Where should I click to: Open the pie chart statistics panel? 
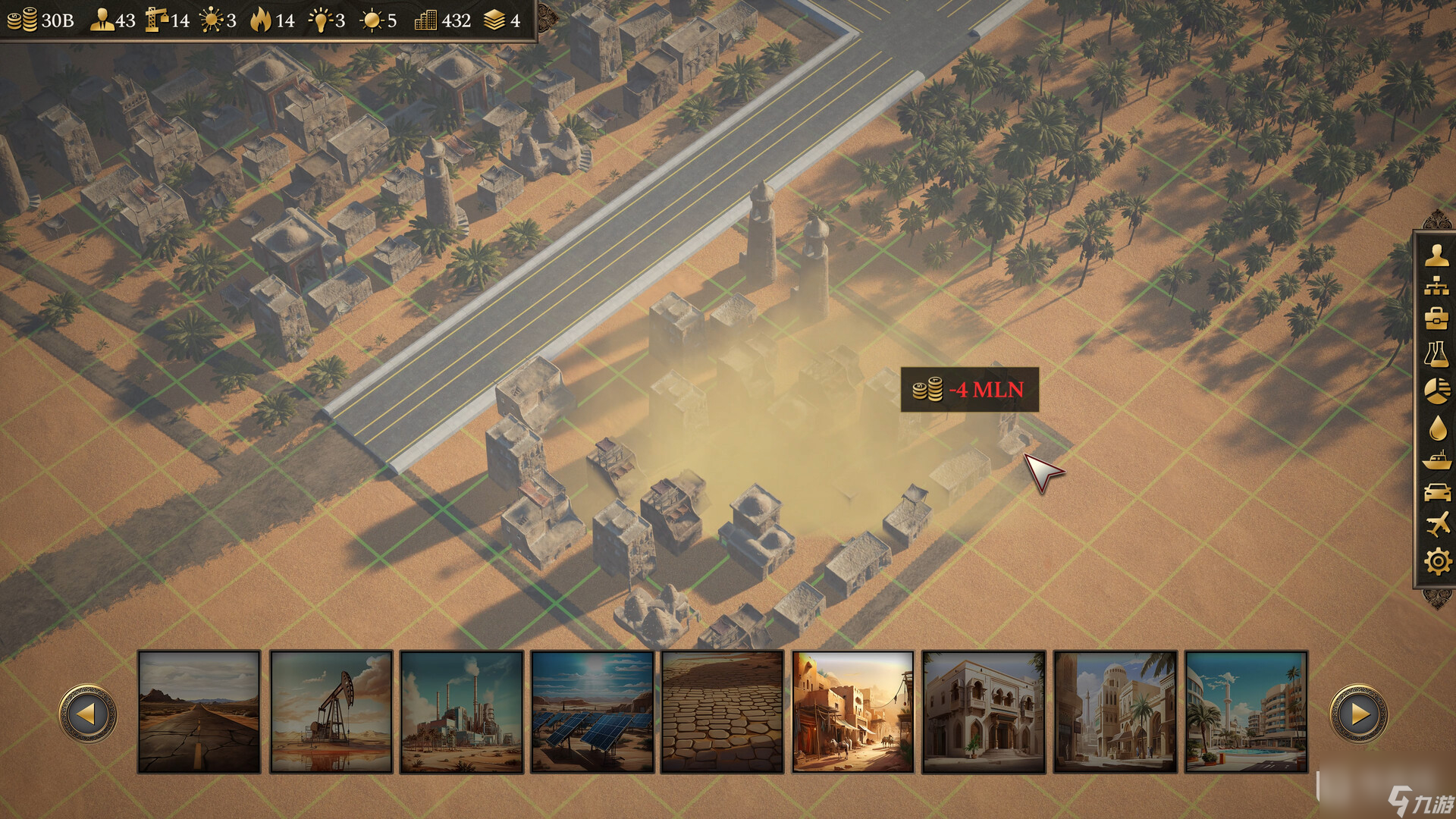click(1436, 391)
